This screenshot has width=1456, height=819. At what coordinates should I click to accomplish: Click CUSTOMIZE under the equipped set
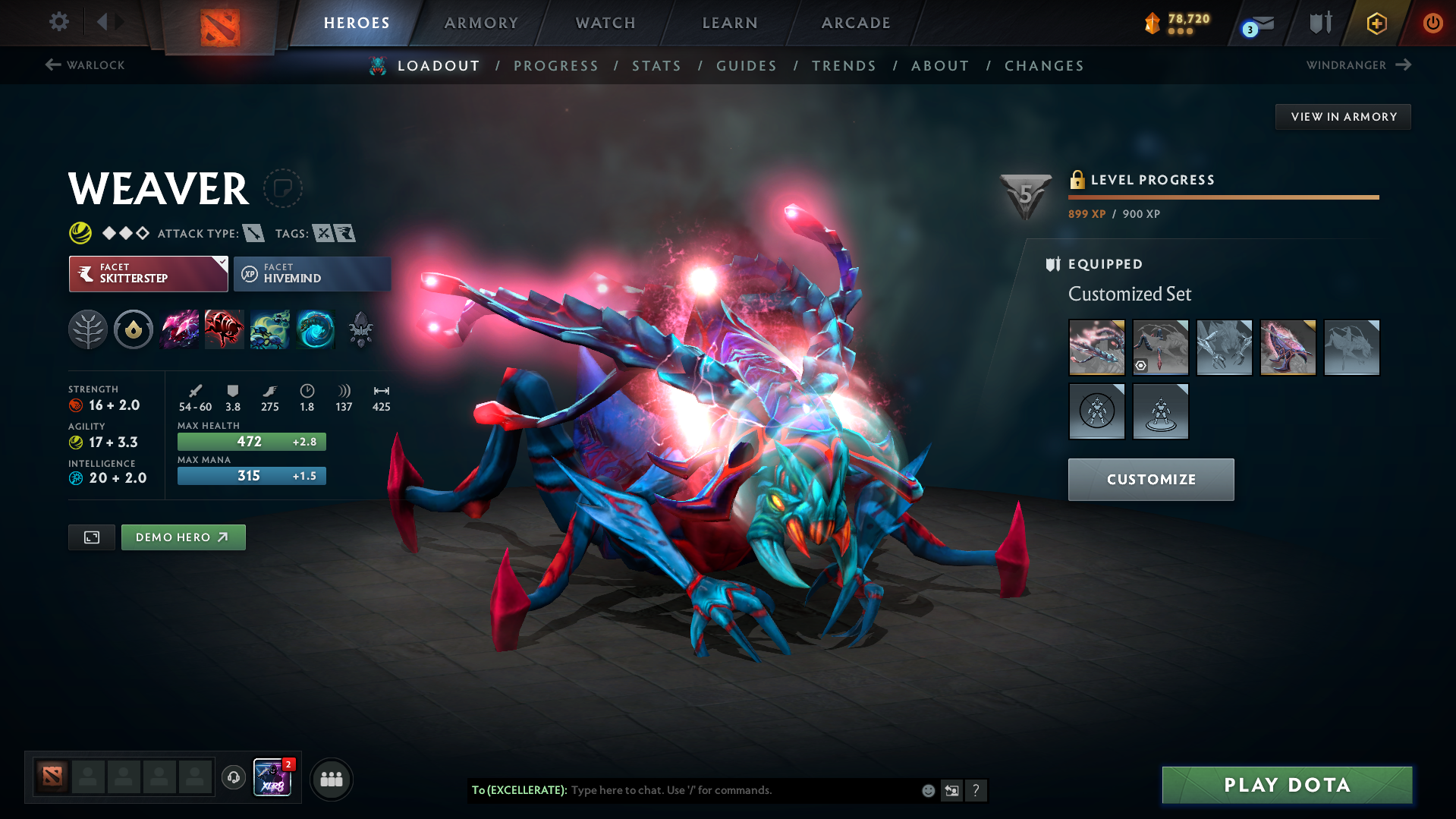pyautogui.click(x=1150, y=479)
